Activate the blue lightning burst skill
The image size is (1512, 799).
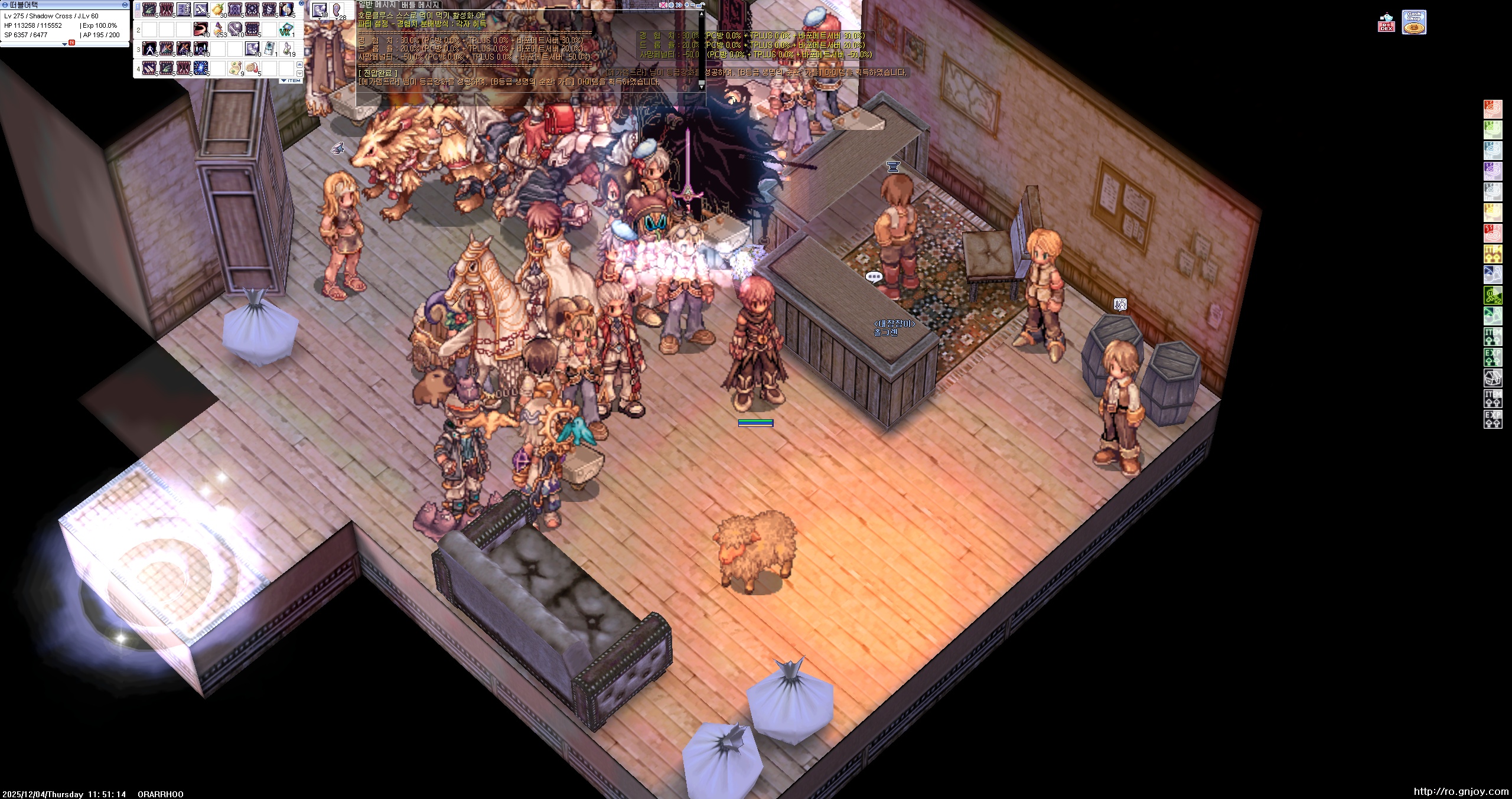(x=201, y=69)
